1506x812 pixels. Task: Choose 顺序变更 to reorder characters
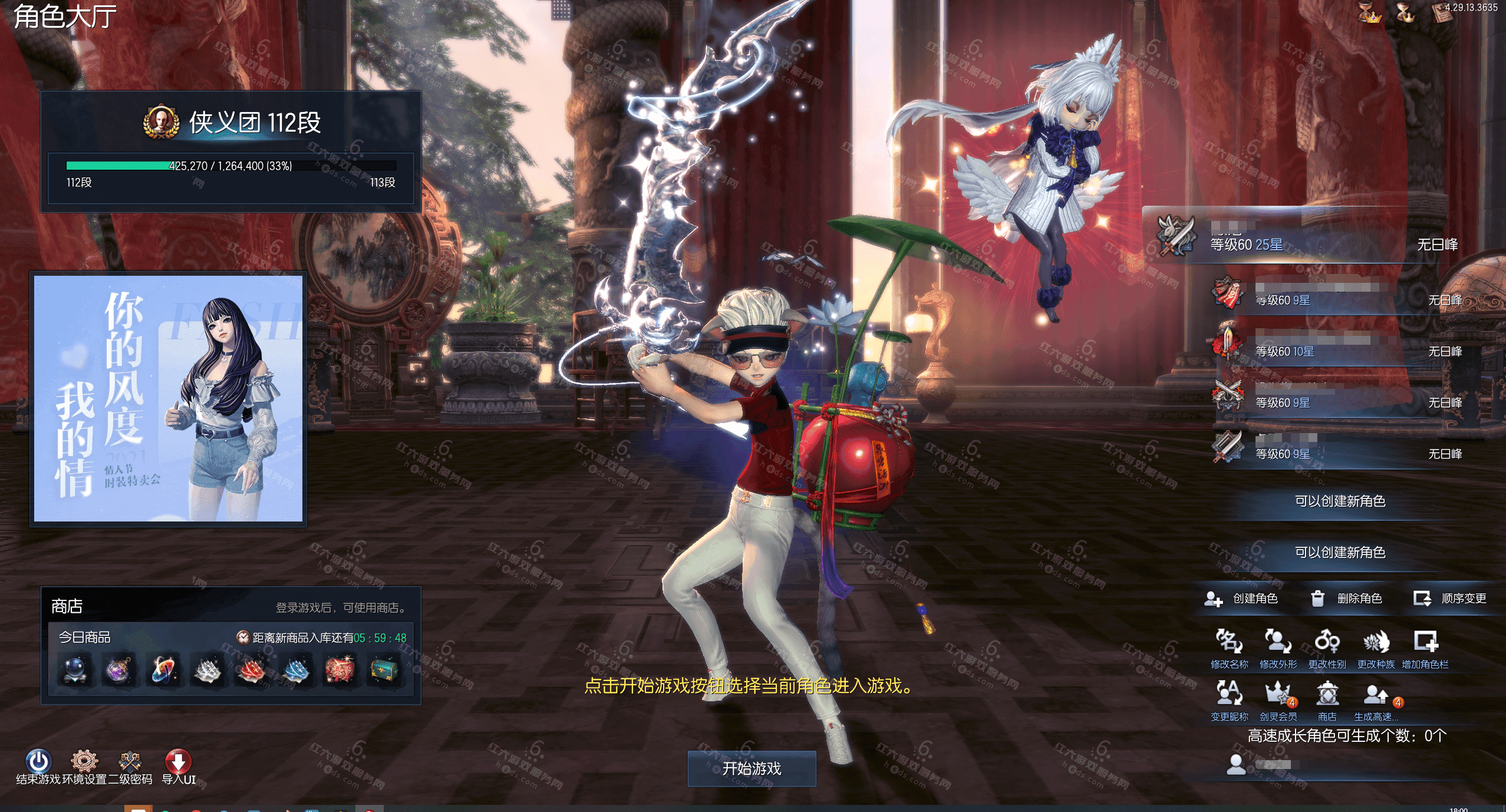tap(1450, 599)
